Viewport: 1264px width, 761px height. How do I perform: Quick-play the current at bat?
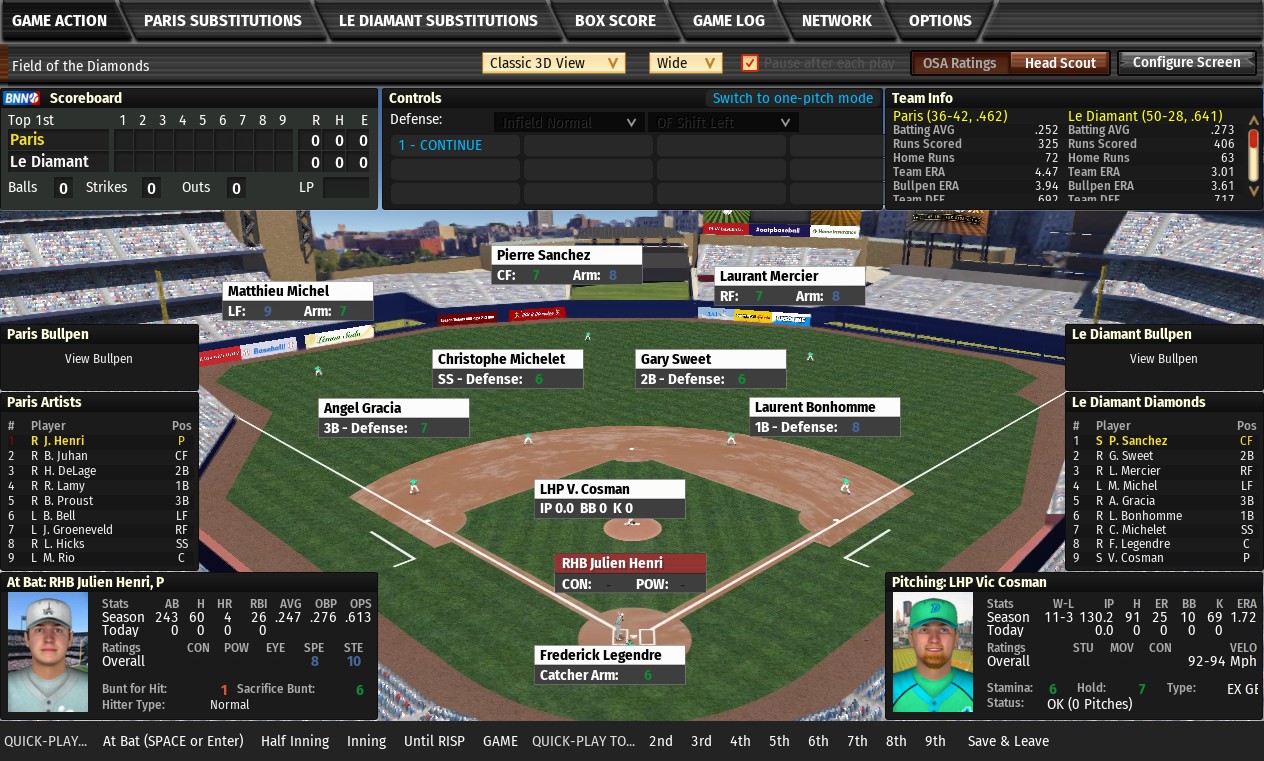coord(173,741)
